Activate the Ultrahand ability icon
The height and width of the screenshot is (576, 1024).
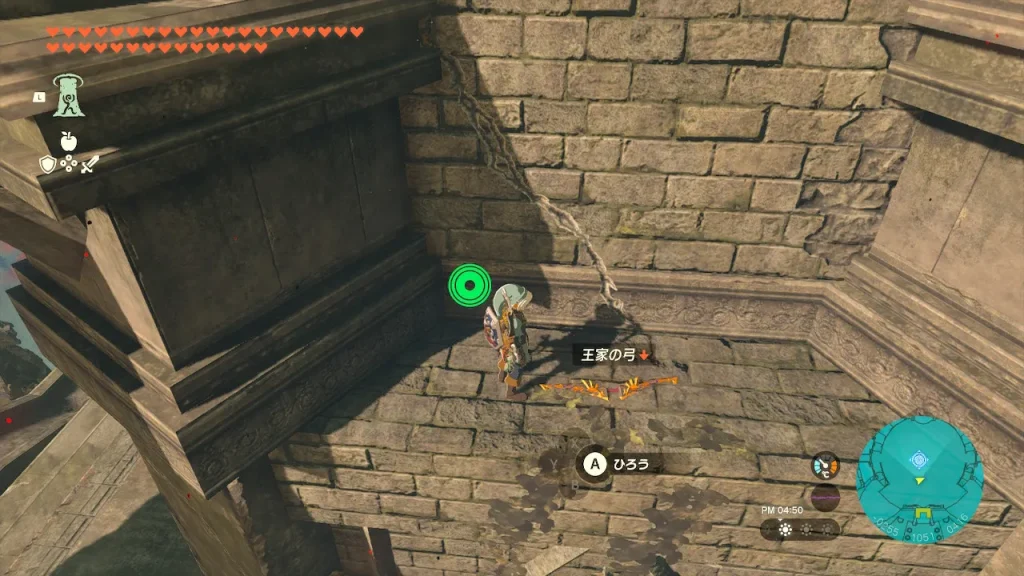click(69, 96)
